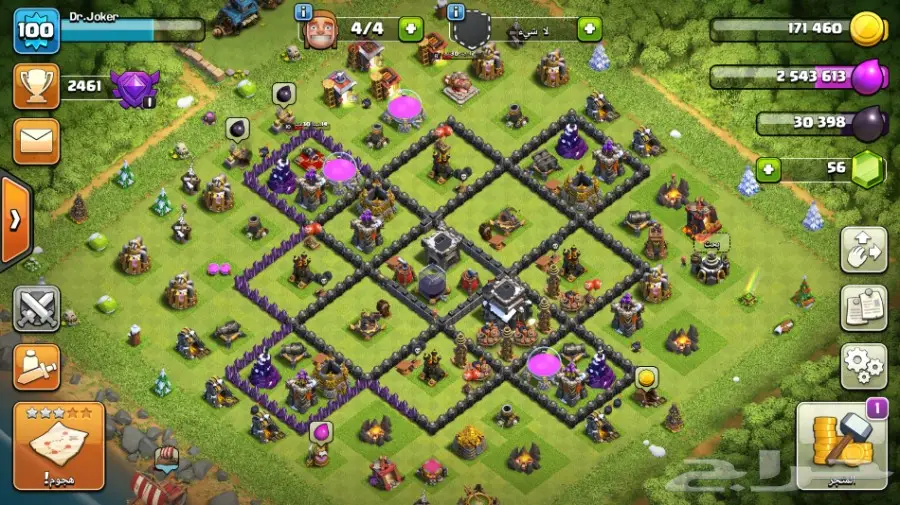Open the crossed swords Clan War button
Viewport: 900px width, 505px height.
pos(37,309)
